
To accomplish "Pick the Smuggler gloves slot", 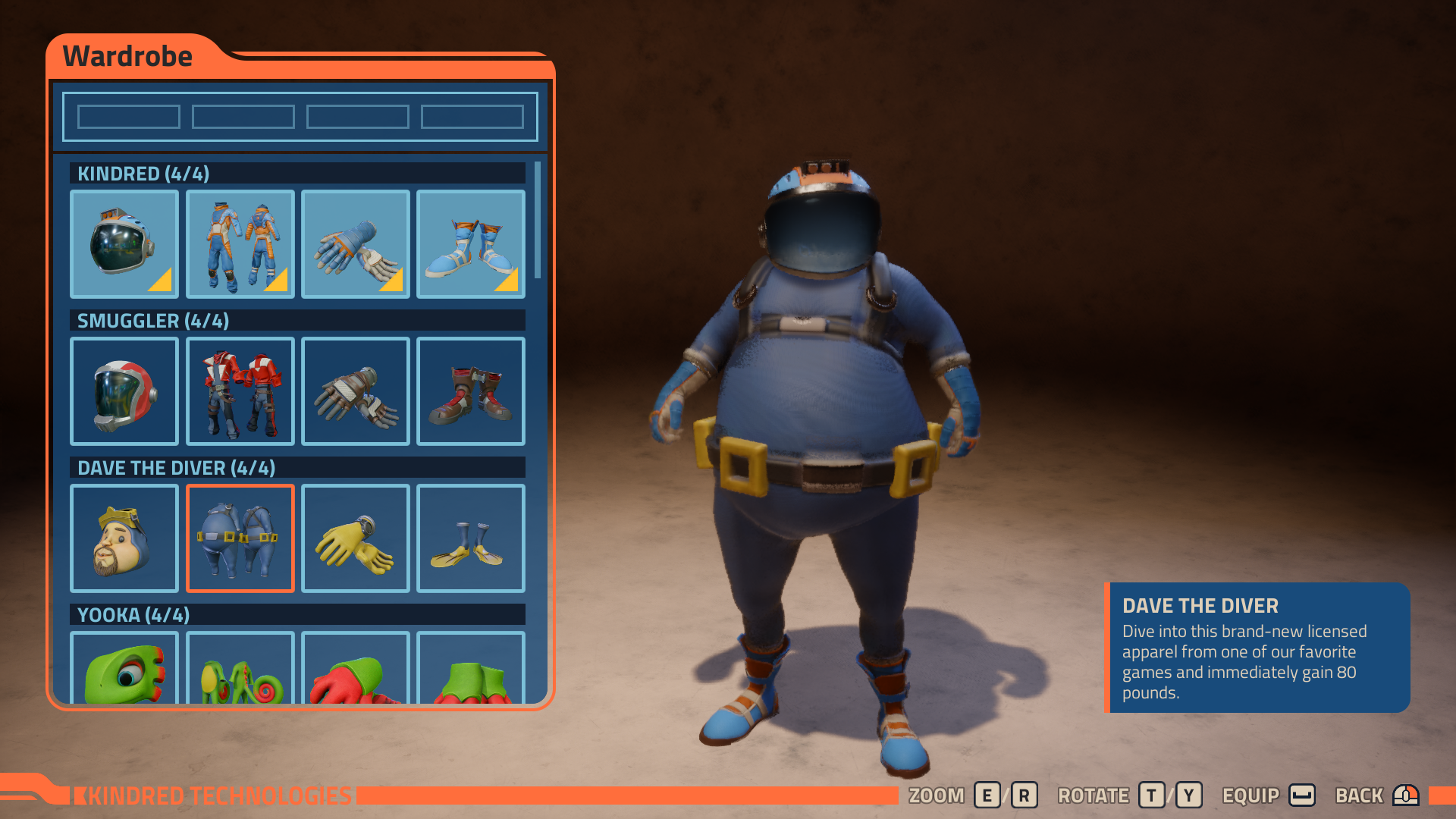I will click(x=355, y=391).
